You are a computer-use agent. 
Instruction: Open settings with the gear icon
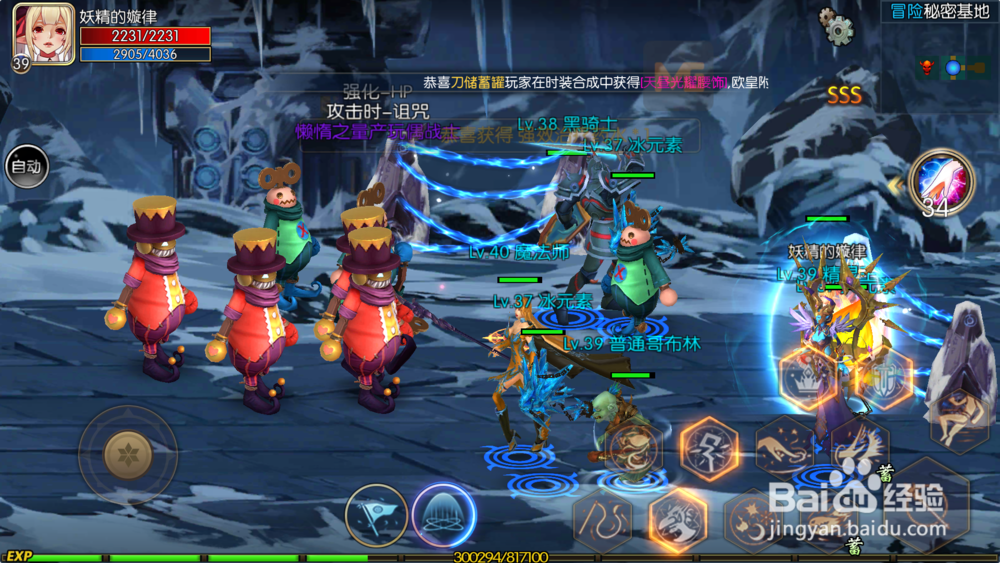(836, 27)
